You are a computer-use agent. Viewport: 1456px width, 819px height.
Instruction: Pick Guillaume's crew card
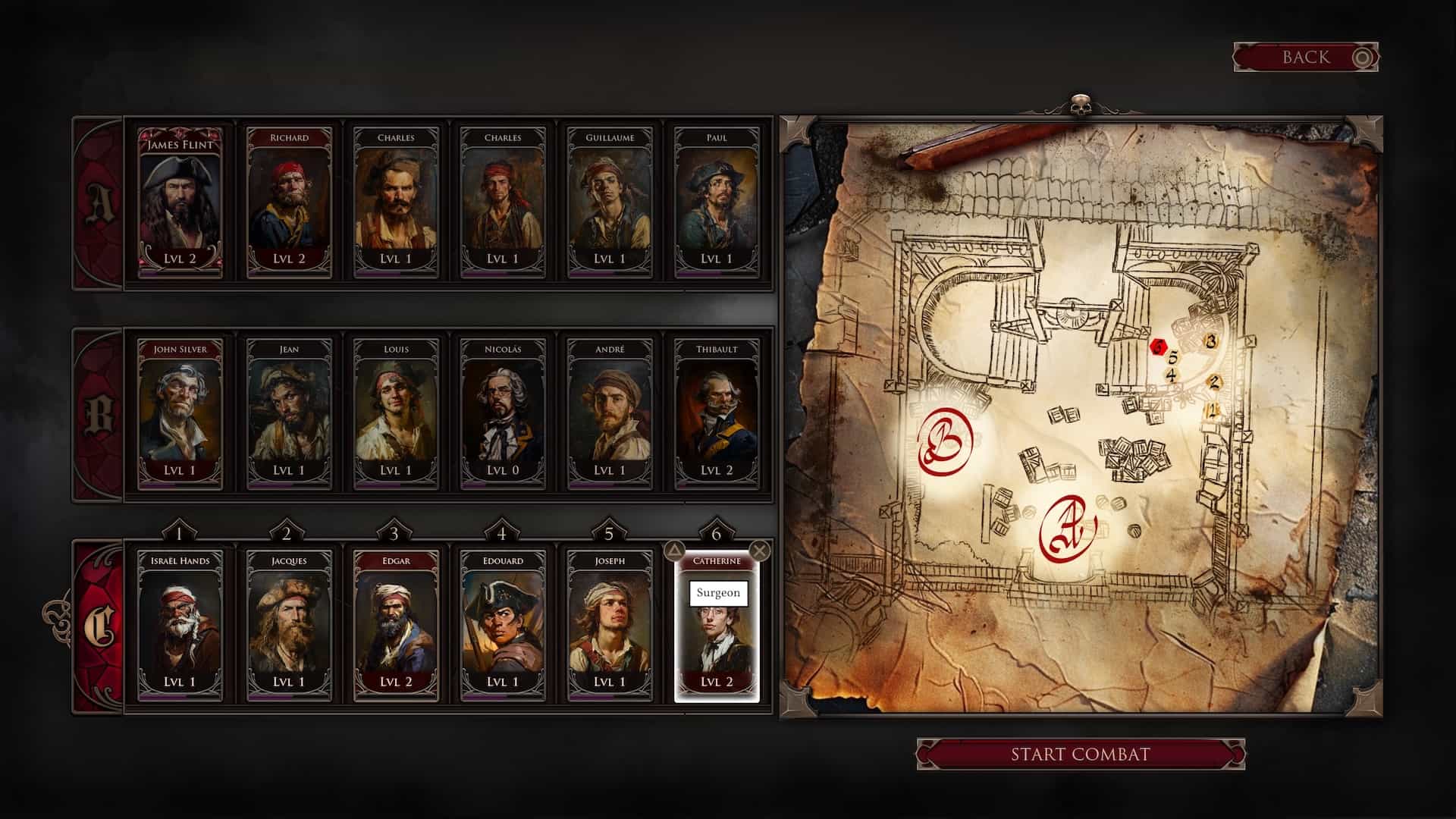(x=610, y=202)
